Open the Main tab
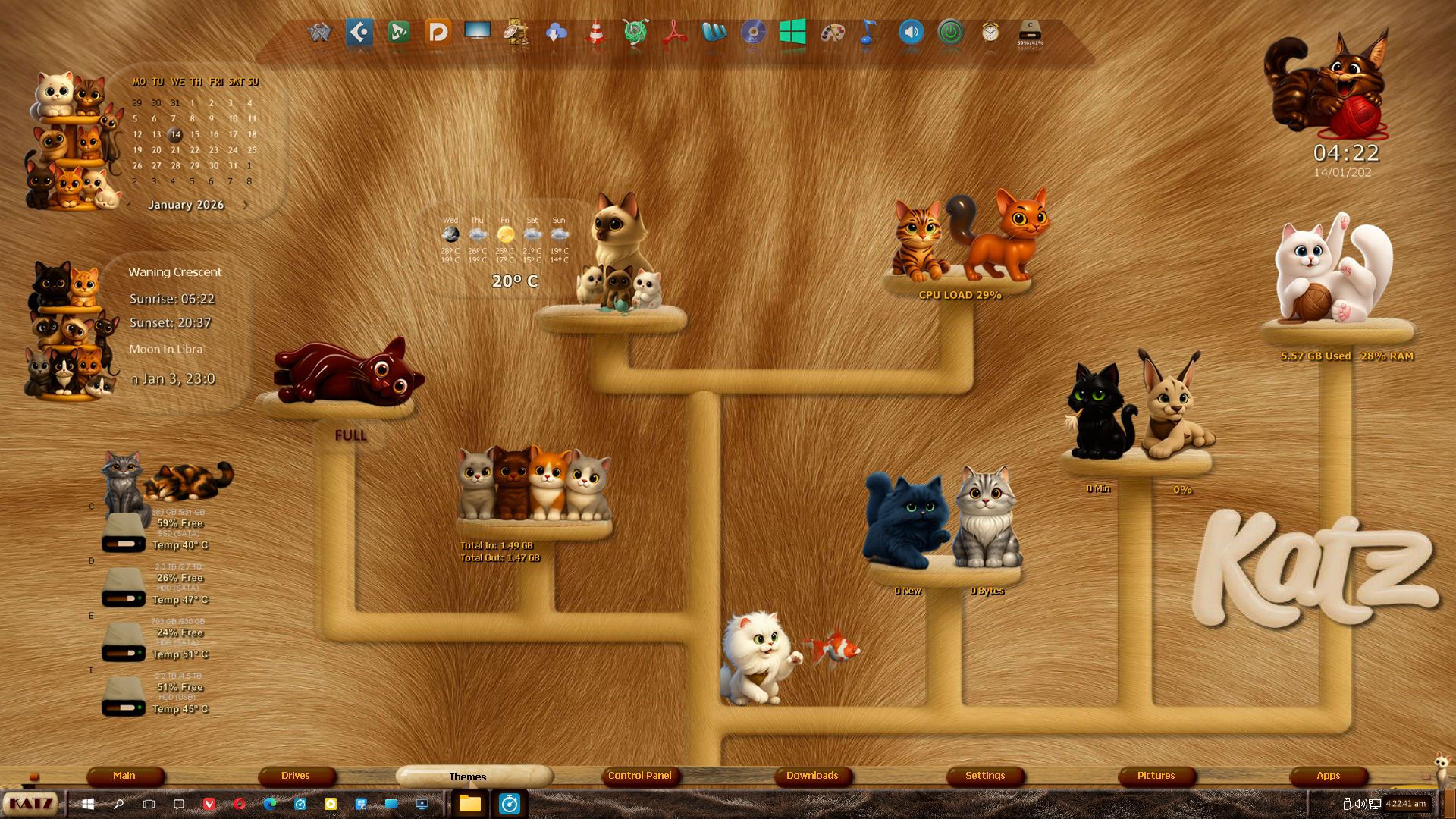This screenshot has width=1456, height=819. tap(124, 776)
